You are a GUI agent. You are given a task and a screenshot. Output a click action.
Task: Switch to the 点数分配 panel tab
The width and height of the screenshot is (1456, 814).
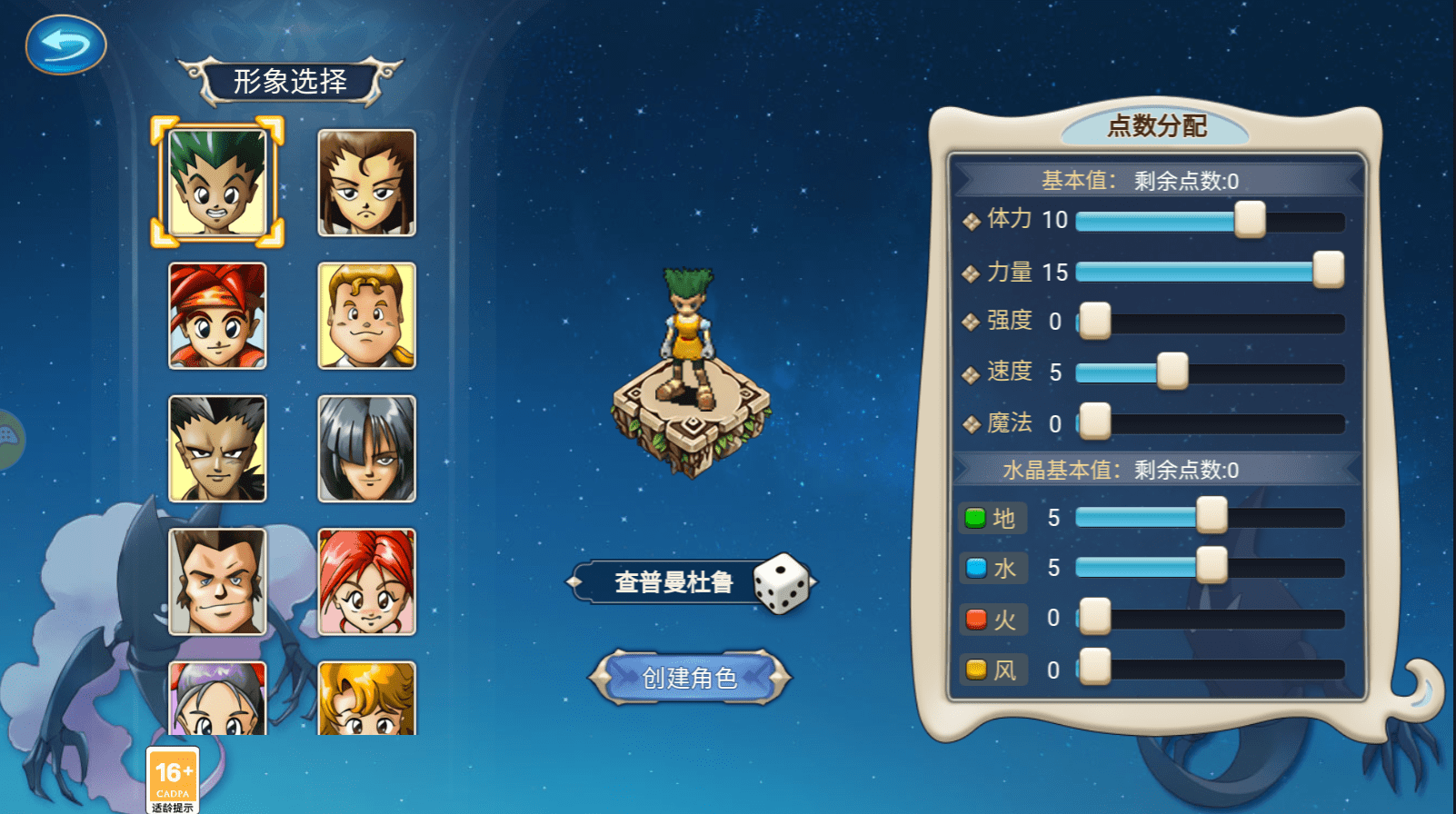tap(1156, 126)
